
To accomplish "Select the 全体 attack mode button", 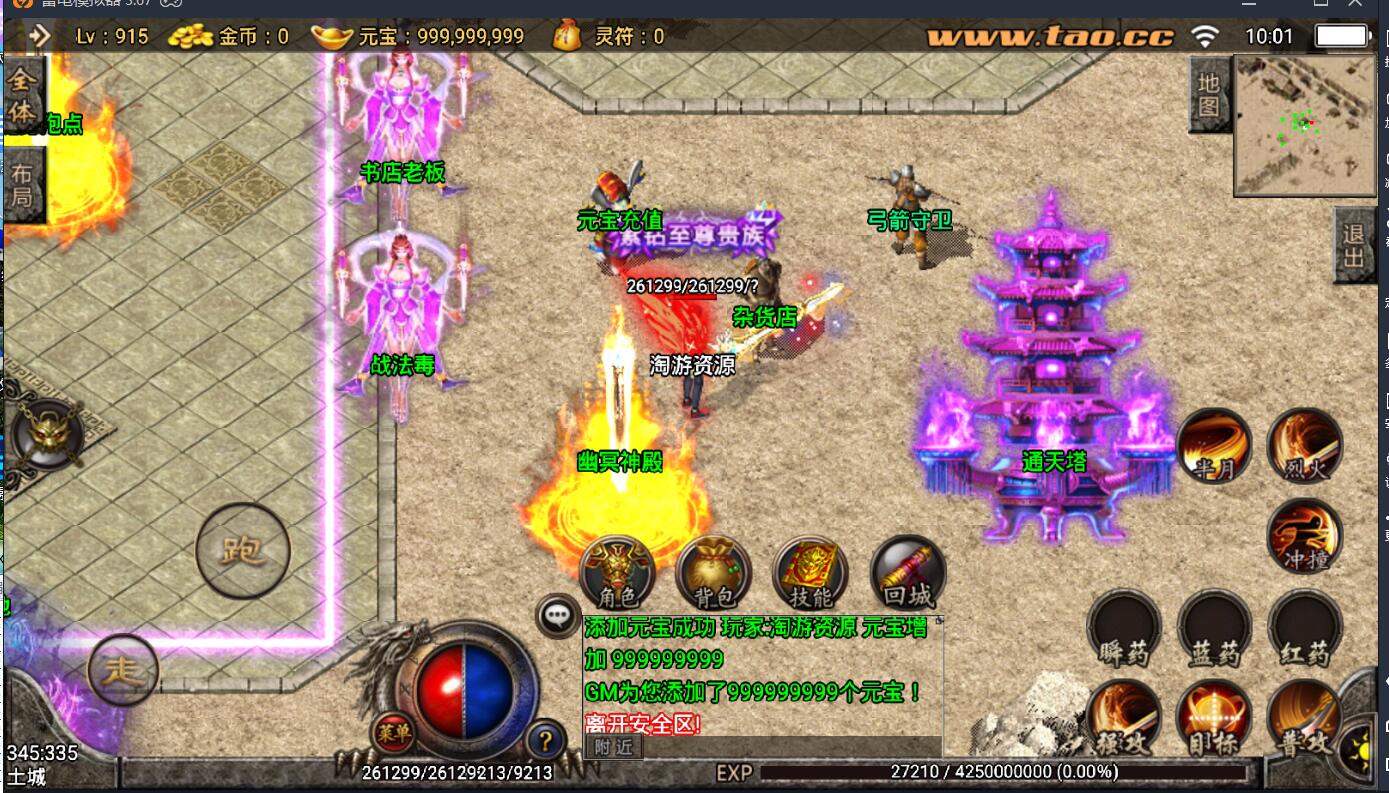I will coord(22,95).
